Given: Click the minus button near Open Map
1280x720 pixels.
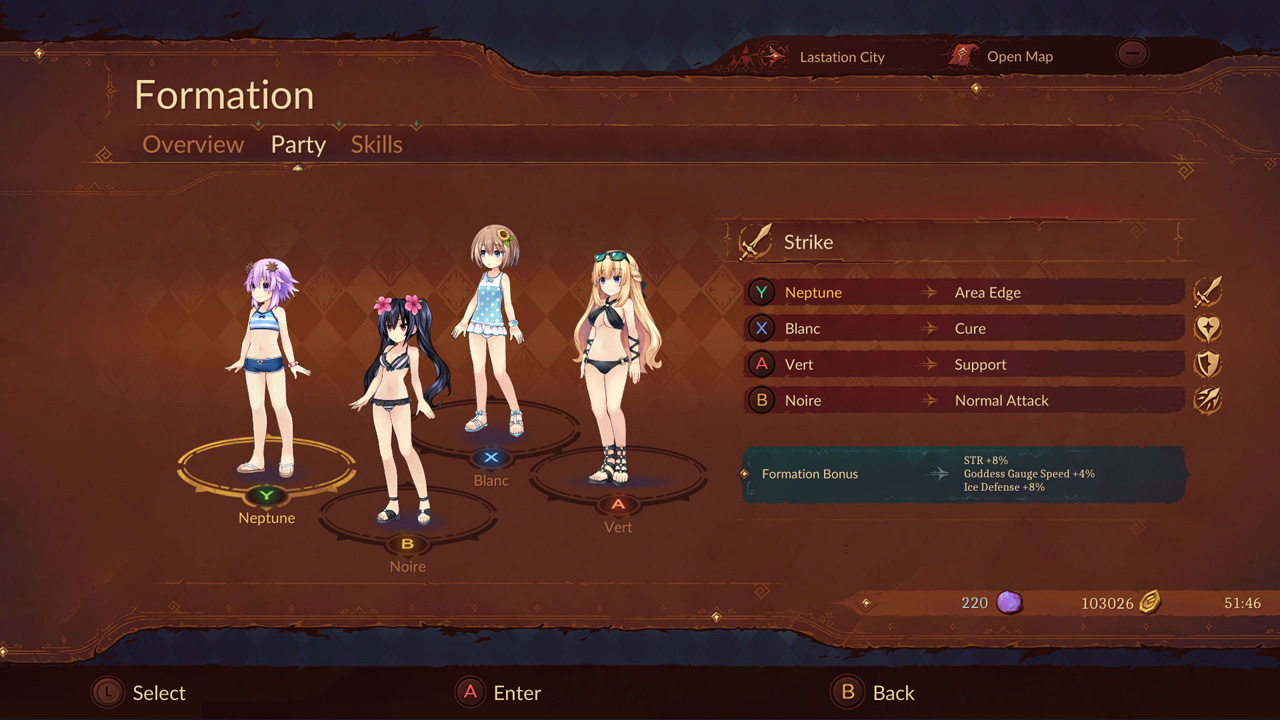Looking at the screenshot, I should pos(1132,53).
